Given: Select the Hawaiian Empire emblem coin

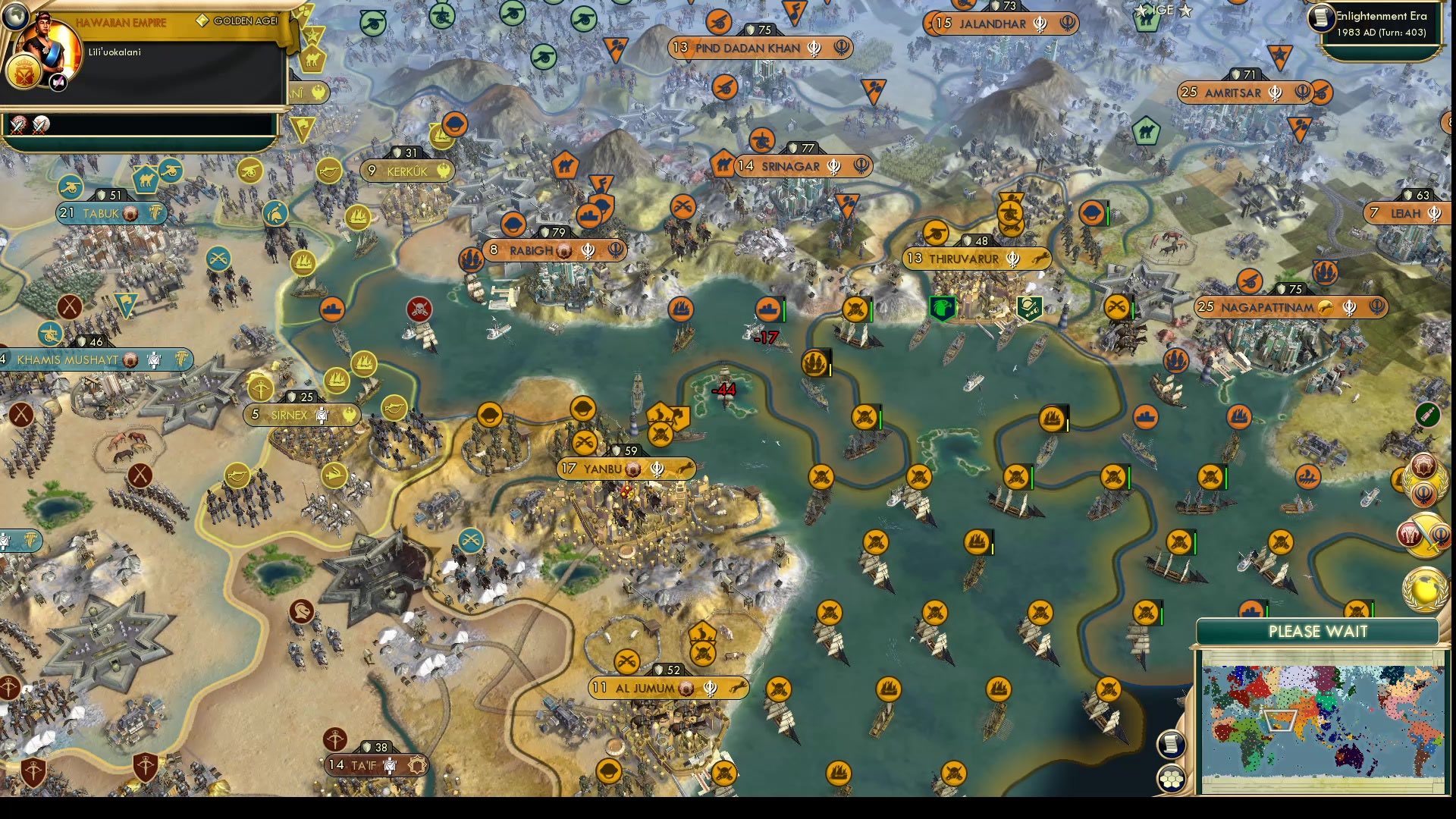Looking at the screenshot, I should point(24,71).
